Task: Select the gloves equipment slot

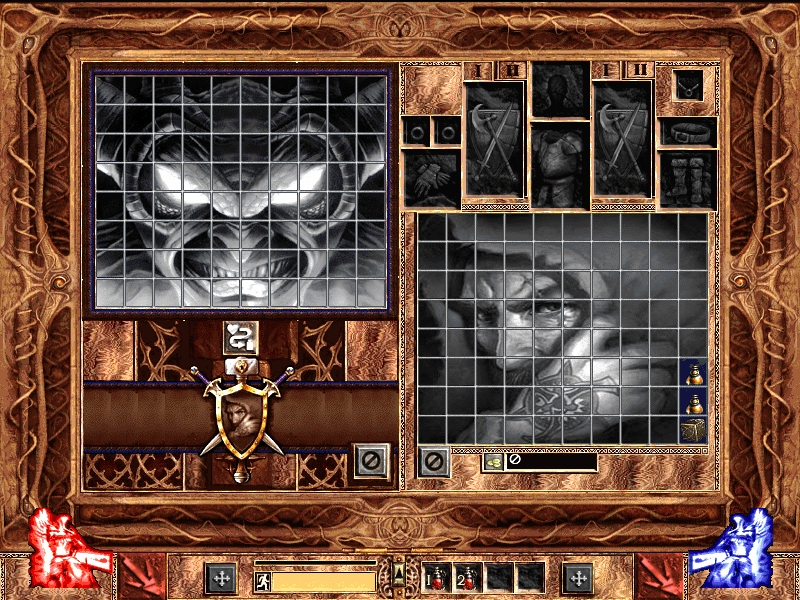Action: 431,177
